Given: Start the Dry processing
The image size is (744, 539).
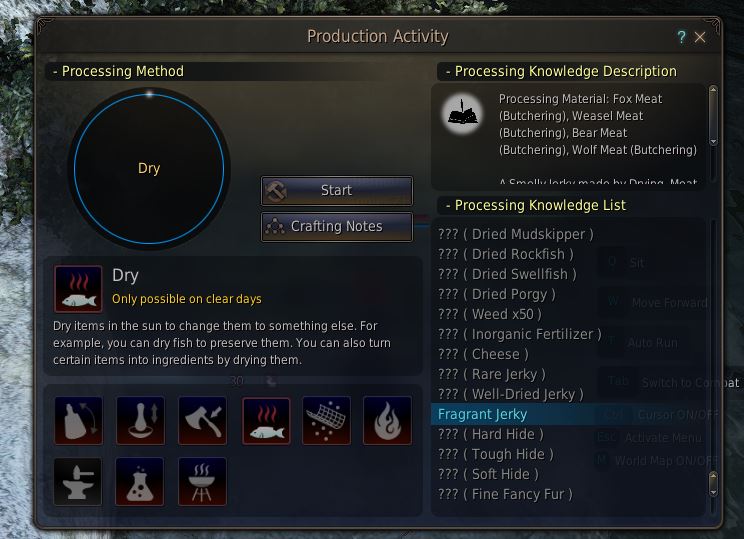Looking at the screenshot, I should (337, 190).
